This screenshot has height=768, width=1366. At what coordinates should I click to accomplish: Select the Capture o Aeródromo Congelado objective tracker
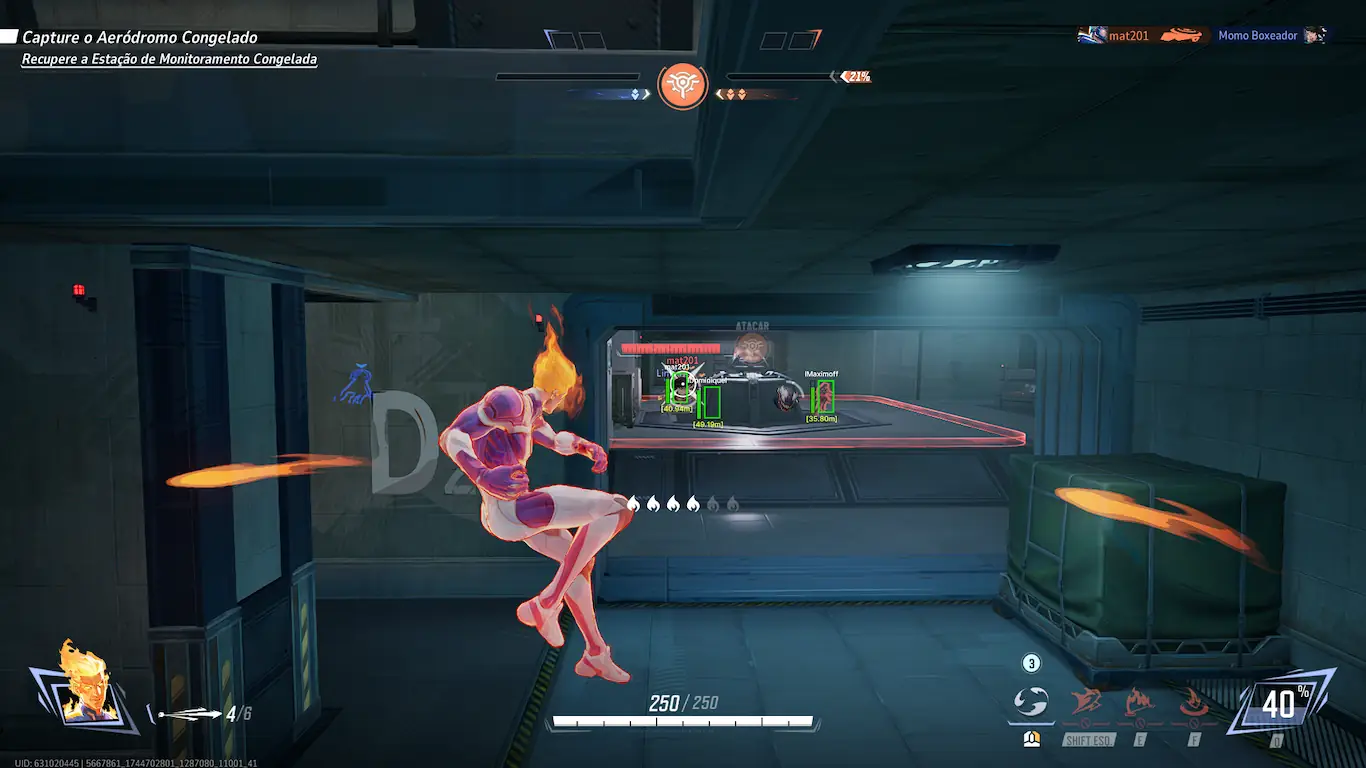pyautogui.click(x=140, y=38)
